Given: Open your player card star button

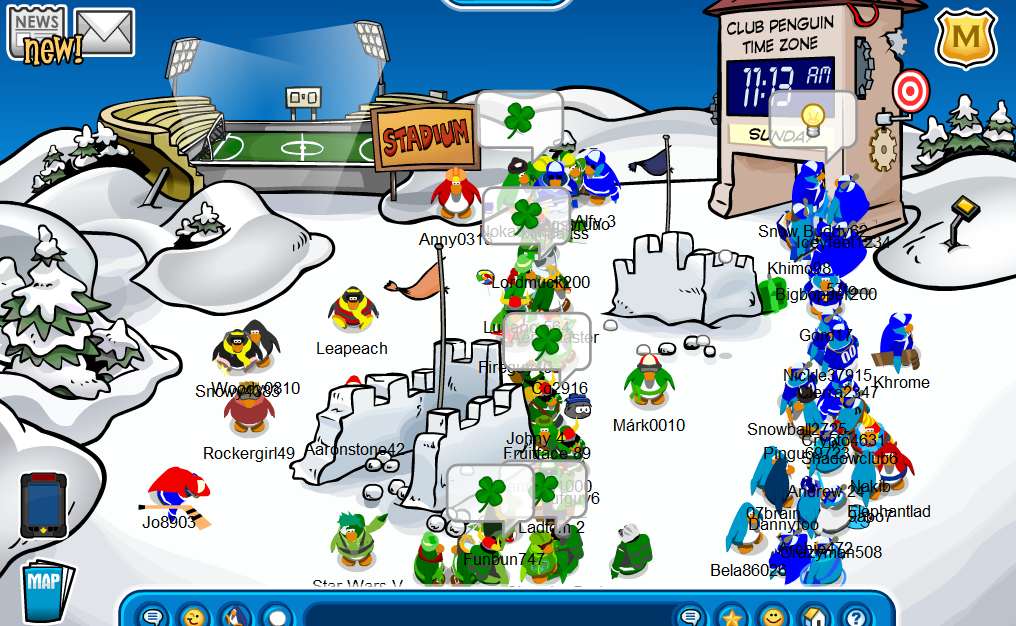Looking at the screenshot, I should [732, 616].
